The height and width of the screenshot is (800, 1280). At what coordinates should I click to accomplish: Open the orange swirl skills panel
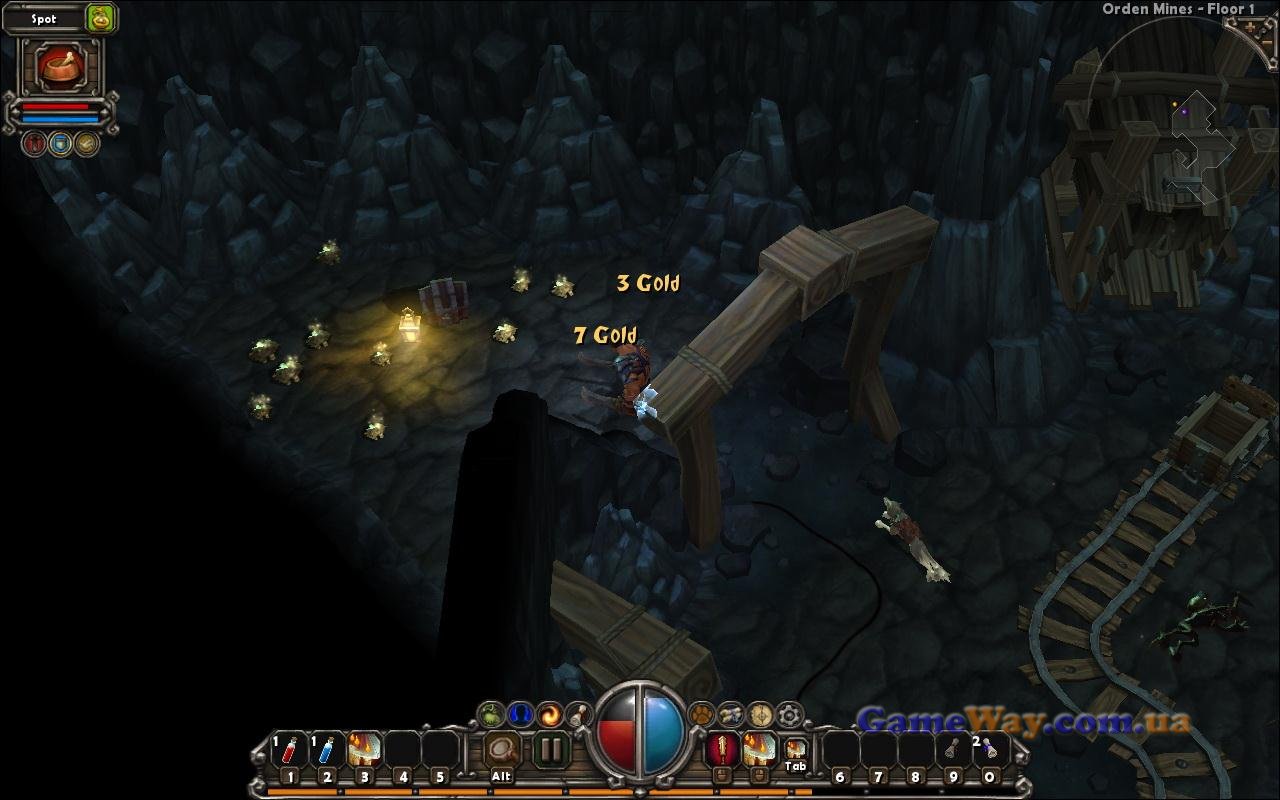pos(549,715)
